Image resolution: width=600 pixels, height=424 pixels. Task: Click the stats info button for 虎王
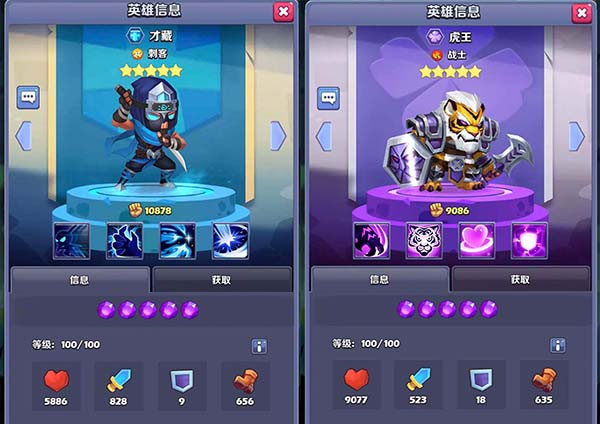pyautogui.click(x=557, y=346)
